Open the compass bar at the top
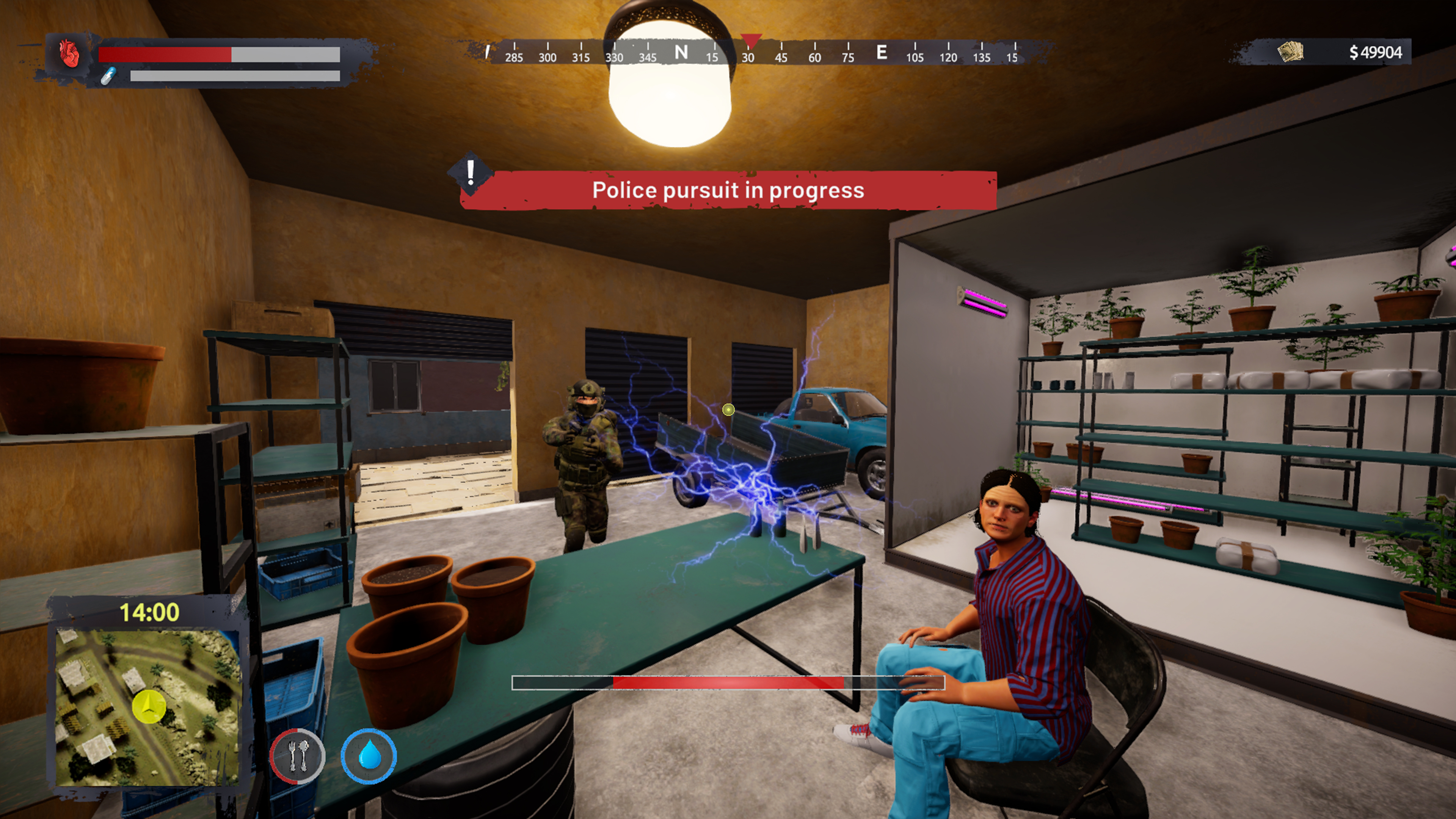 (x=752, y=54)
